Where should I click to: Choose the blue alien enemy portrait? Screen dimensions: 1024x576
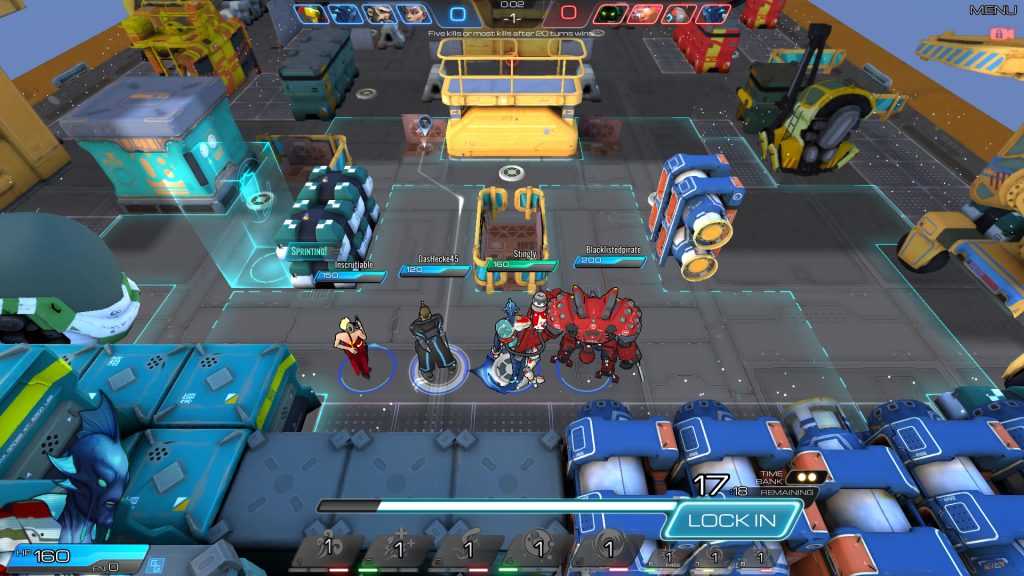coord(713,14)
